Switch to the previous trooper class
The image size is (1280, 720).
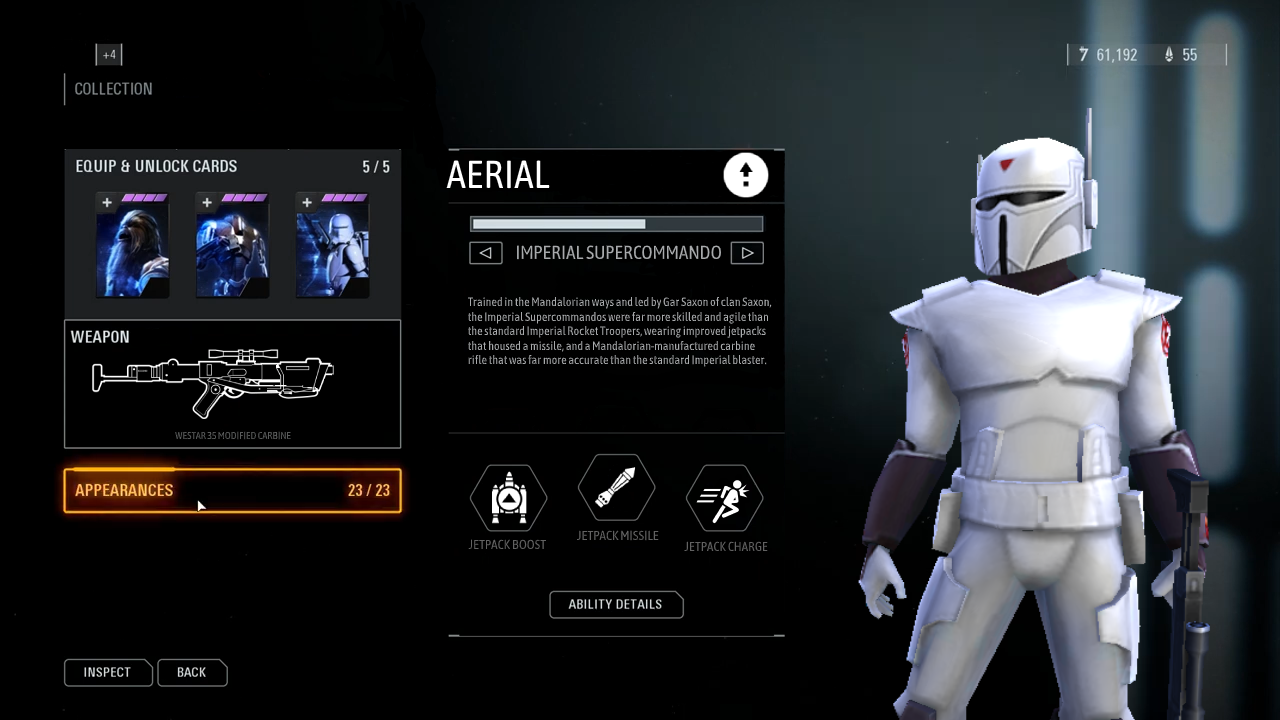click(x=486, y=252)
